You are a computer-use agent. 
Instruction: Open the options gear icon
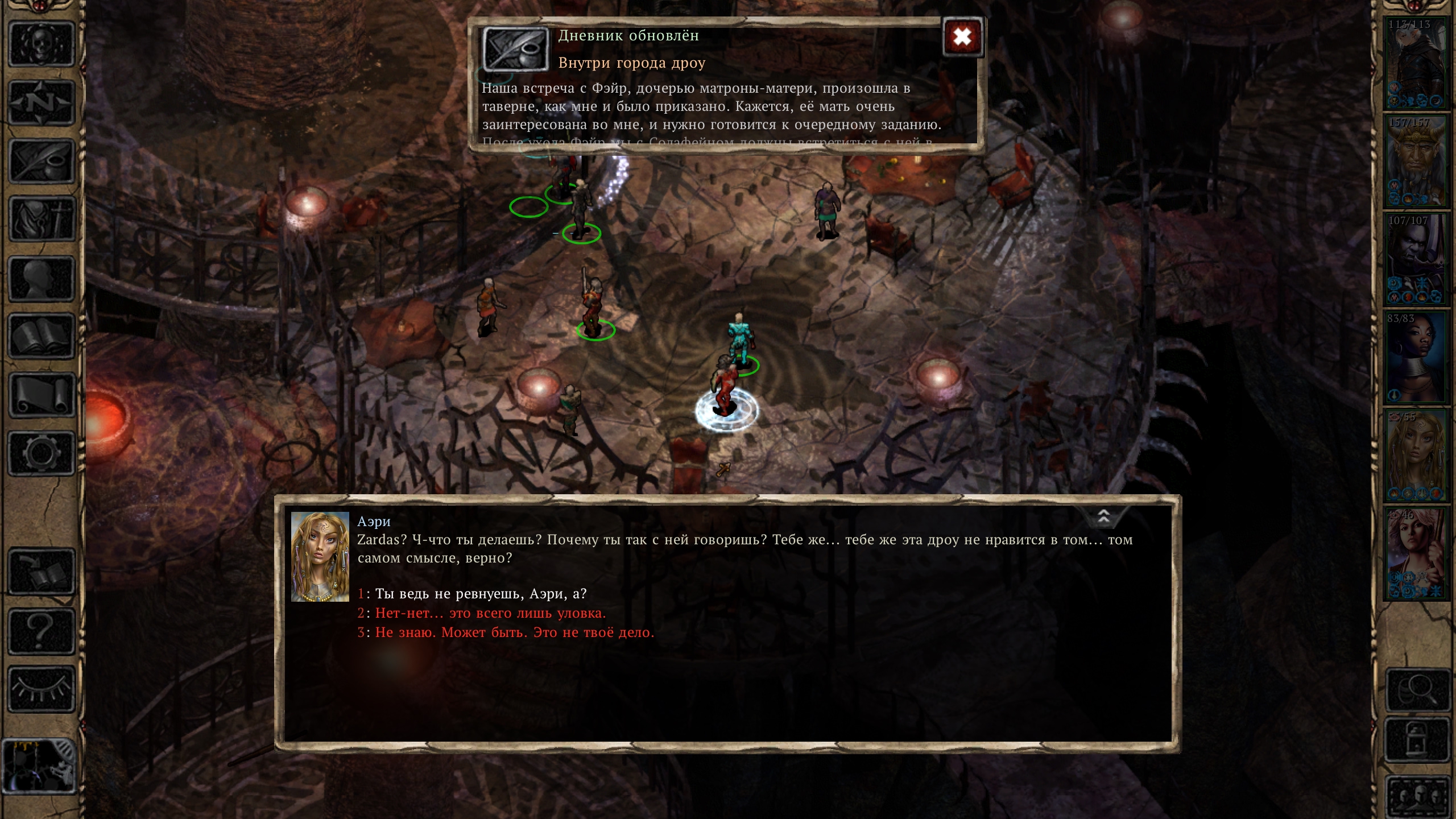click(42, 453)
